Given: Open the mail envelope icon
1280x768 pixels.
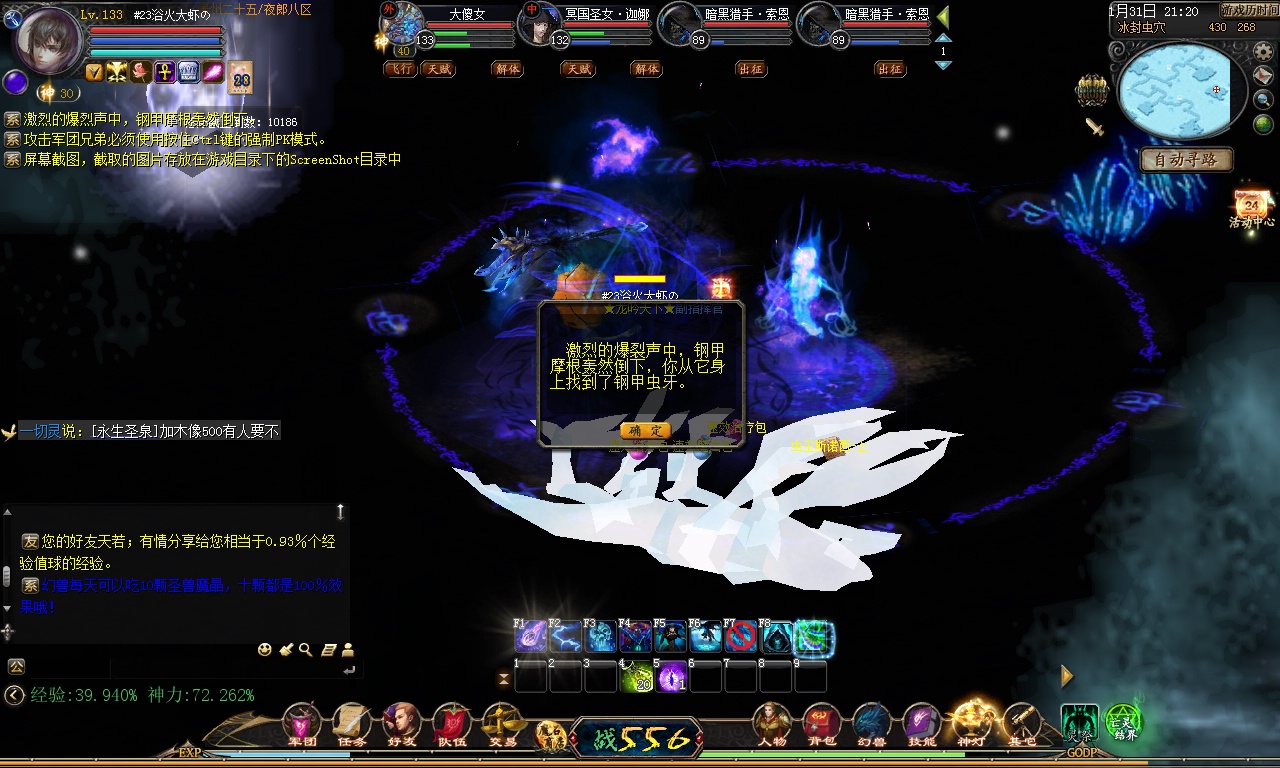Looking at the screenshot, I should 1265,76.
